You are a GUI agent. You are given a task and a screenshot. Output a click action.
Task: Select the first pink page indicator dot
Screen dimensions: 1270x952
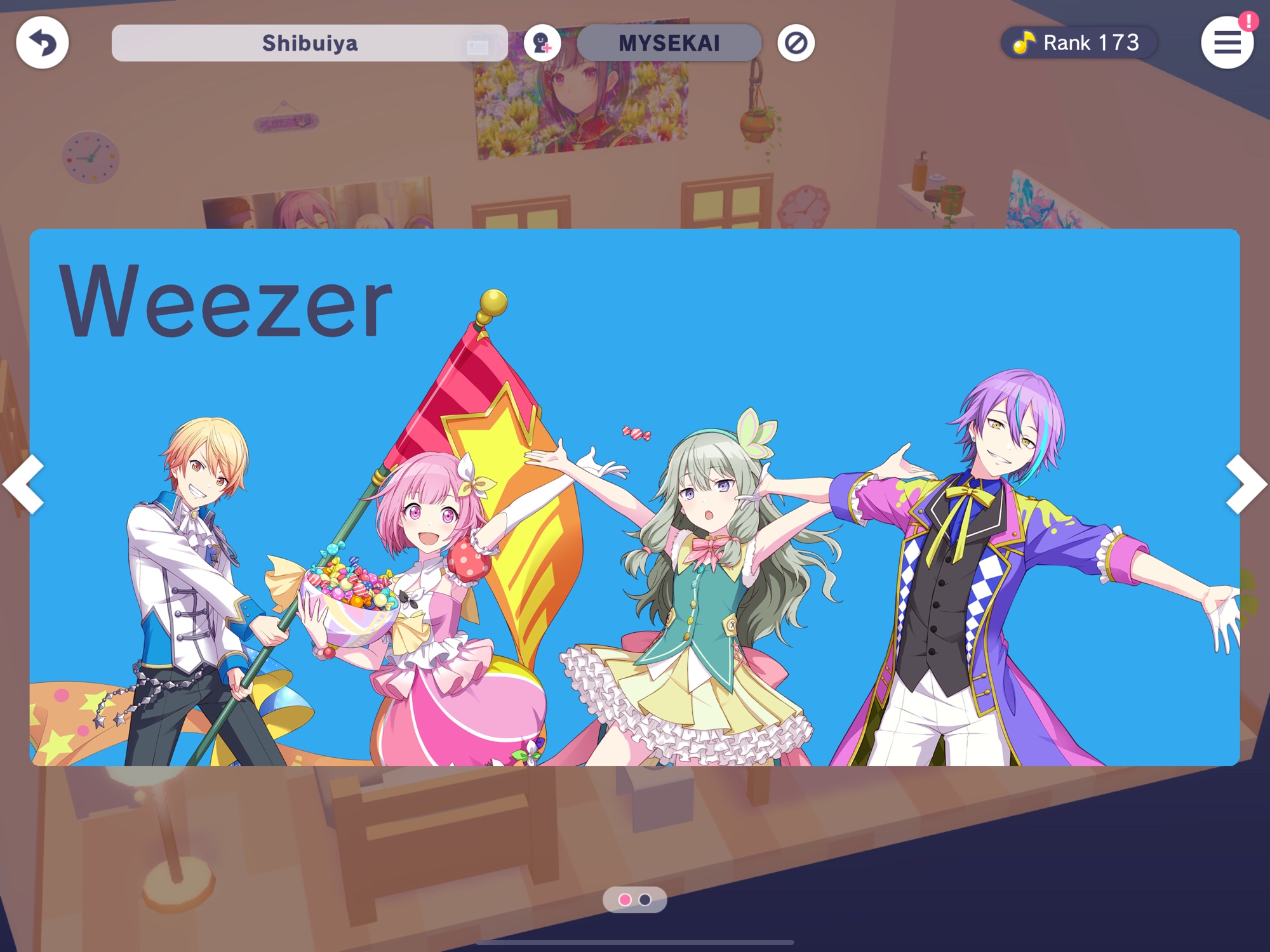coord(625,899)
